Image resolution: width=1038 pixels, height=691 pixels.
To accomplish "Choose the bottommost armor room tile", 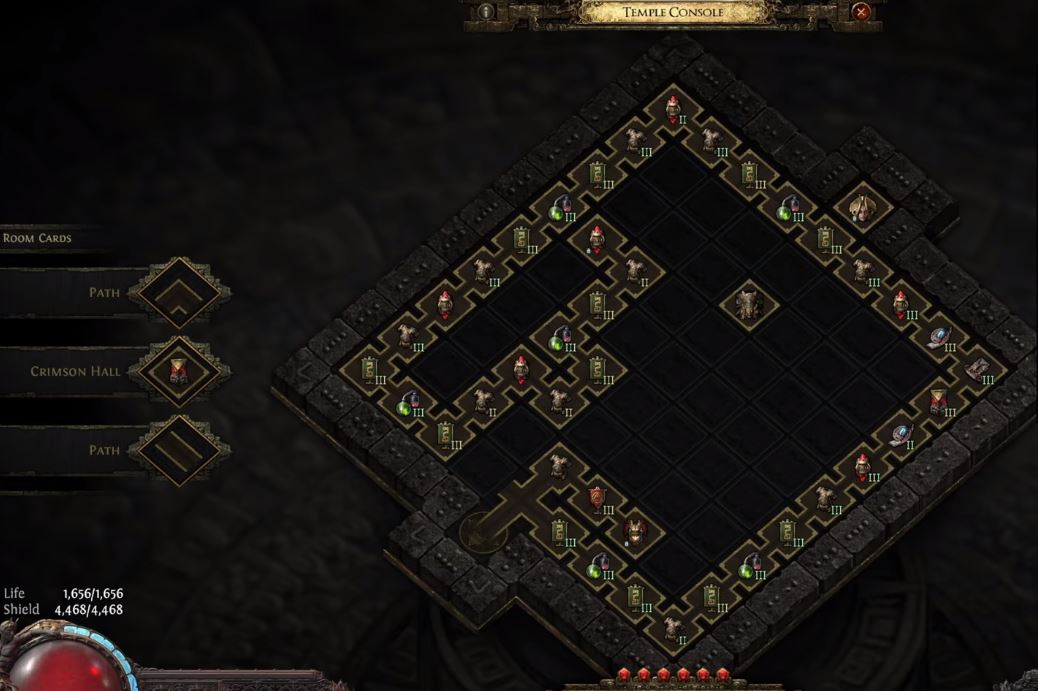I will [672, 628].
